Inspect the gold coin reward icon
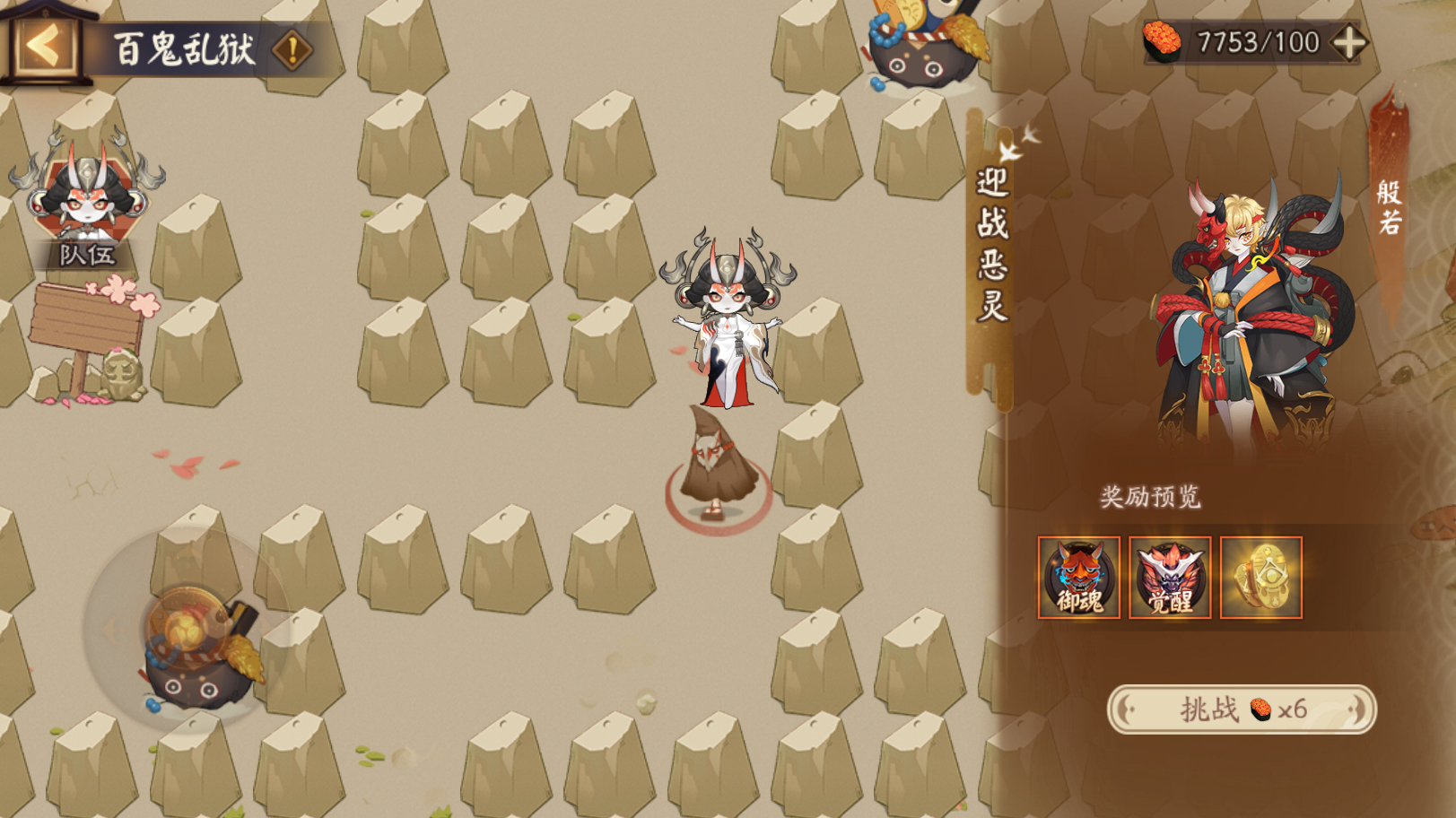Image resolution: width=1456 pixels, height=818 pixels. point(1260,578)
